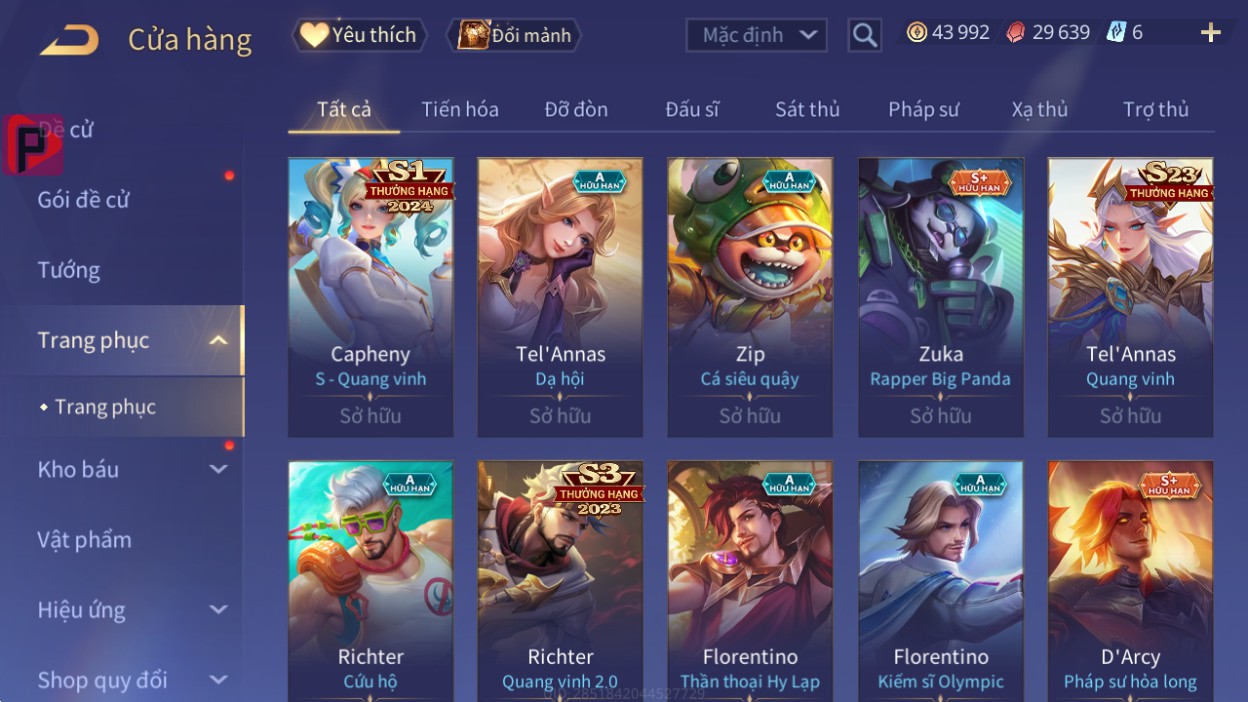Open the Đổi mảnh exchange

[x=514, y=36]
